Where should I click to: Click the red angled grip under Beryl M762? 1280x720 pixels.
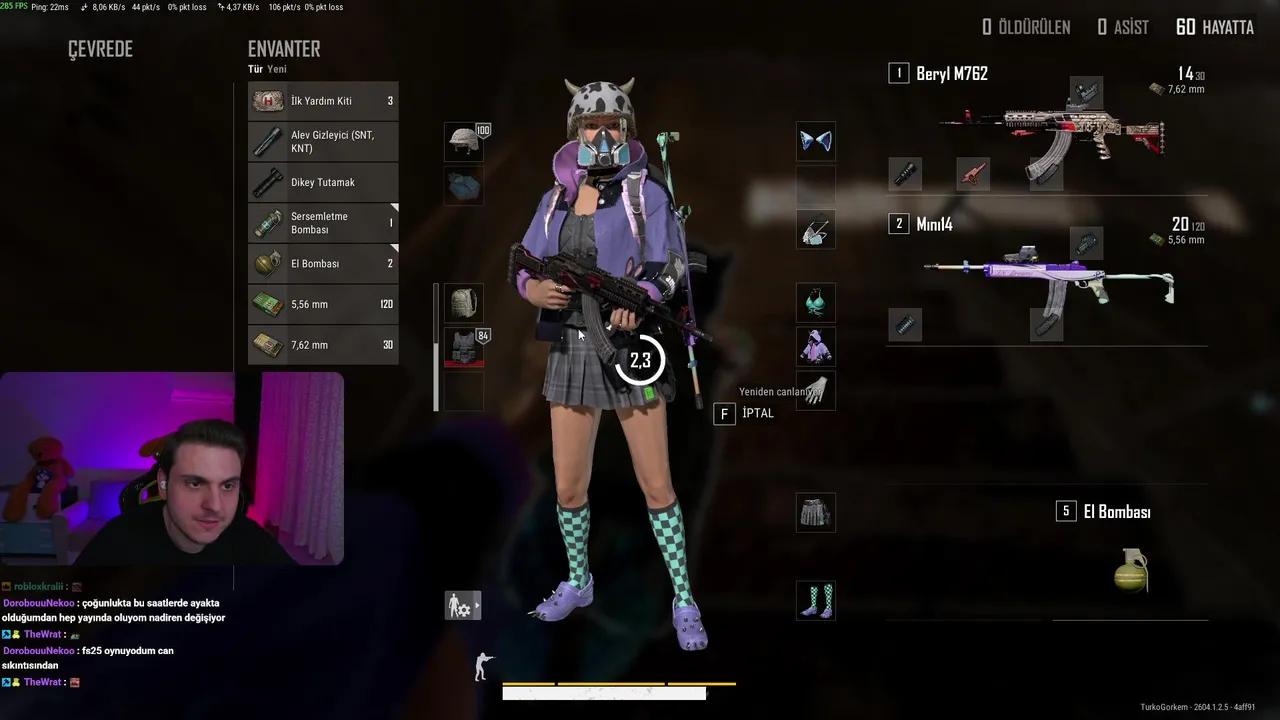point(972,174)
